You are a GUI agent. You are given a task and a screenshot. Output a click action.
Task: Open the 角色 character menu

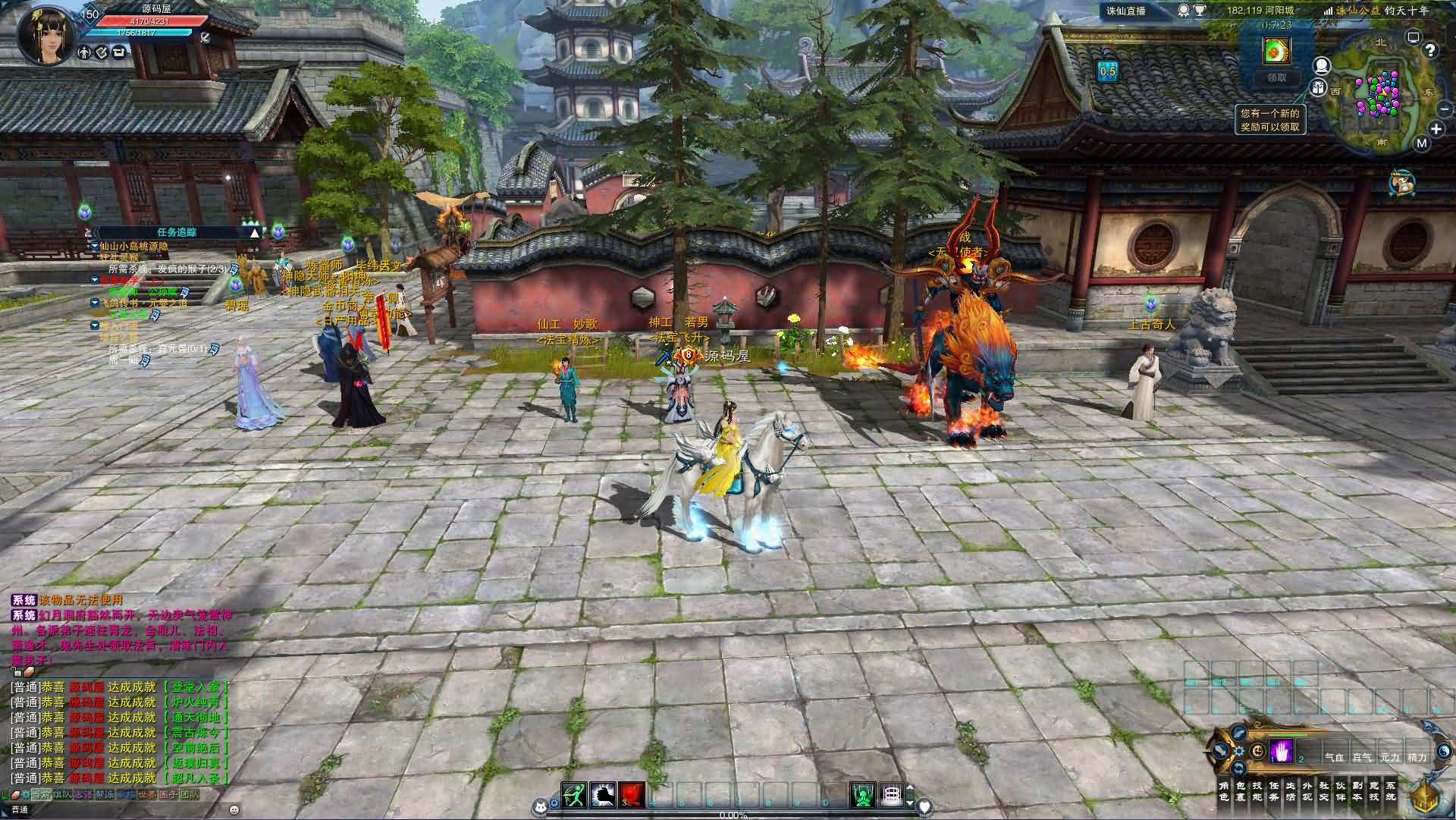click(x=1223, y=791)
